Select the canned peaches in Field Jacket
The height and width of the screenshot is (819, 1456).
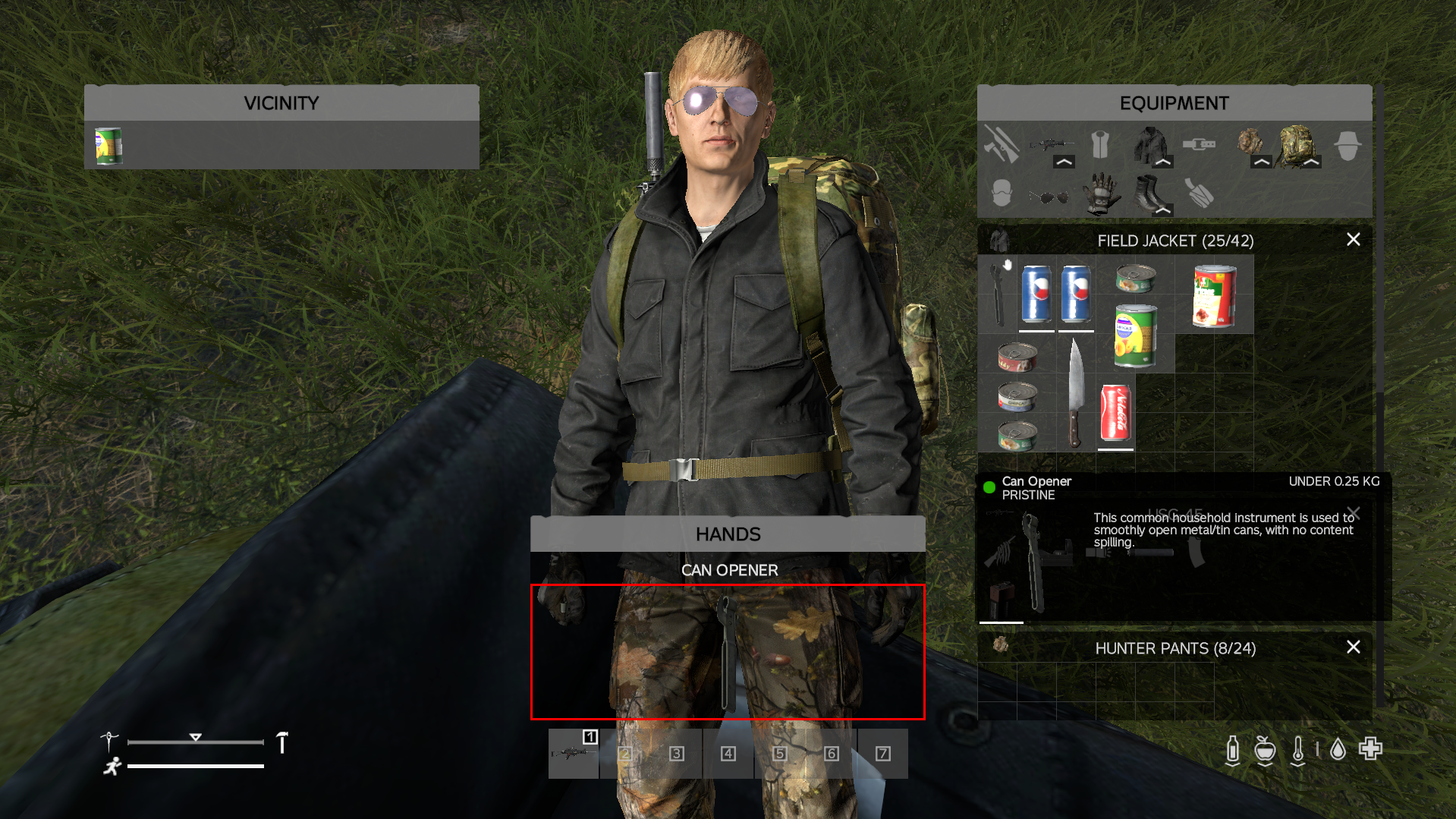point(1135,335)
